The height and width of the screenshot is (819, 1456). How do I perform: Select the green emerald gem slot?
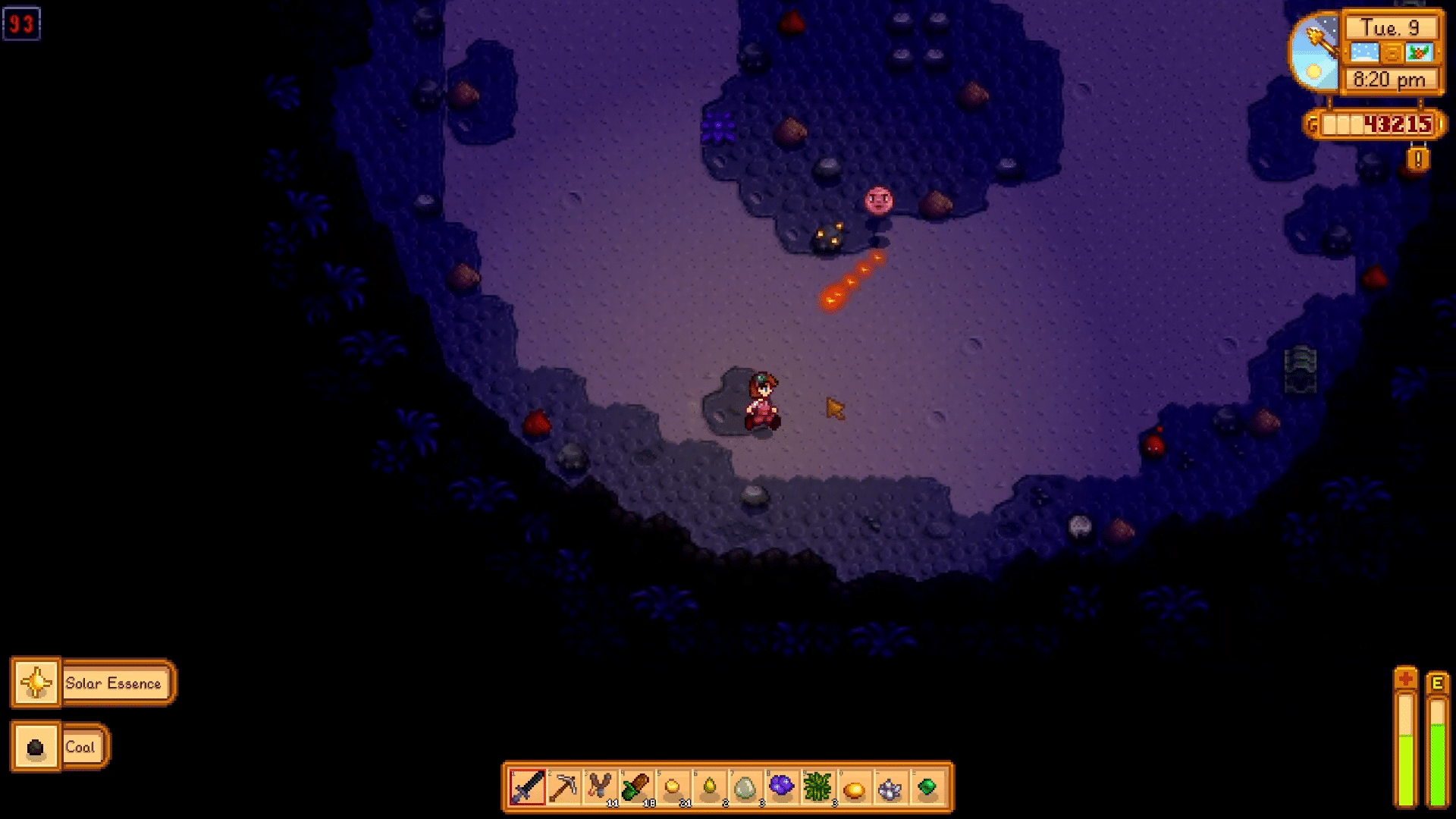[x=927, y=788]
